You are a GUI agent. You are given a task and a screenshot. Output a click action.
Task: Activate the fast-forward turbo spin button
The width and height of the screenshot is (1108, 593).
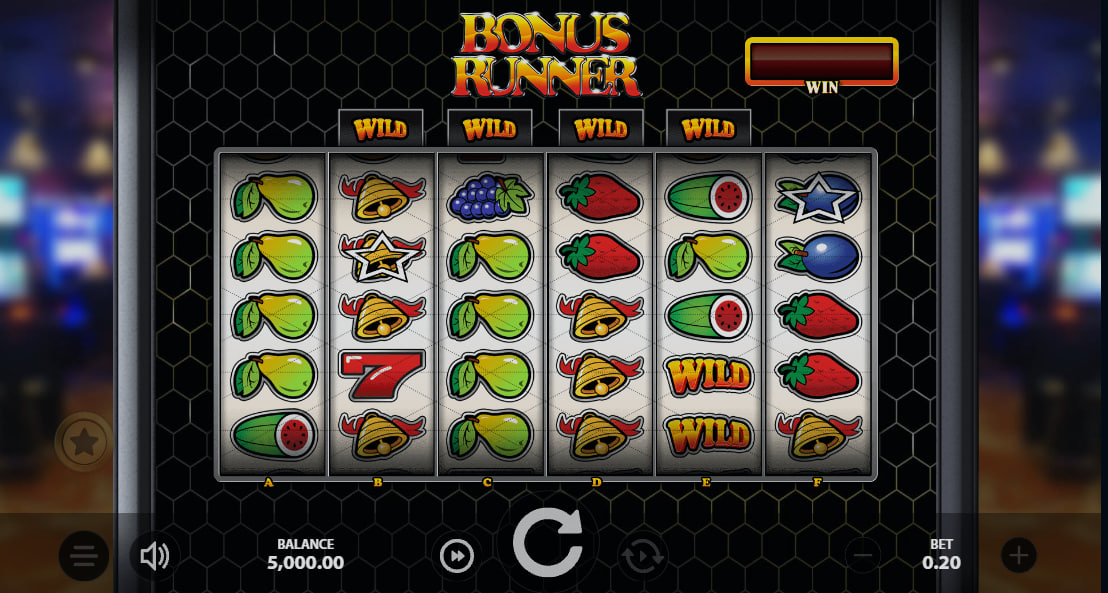(457, 555)
